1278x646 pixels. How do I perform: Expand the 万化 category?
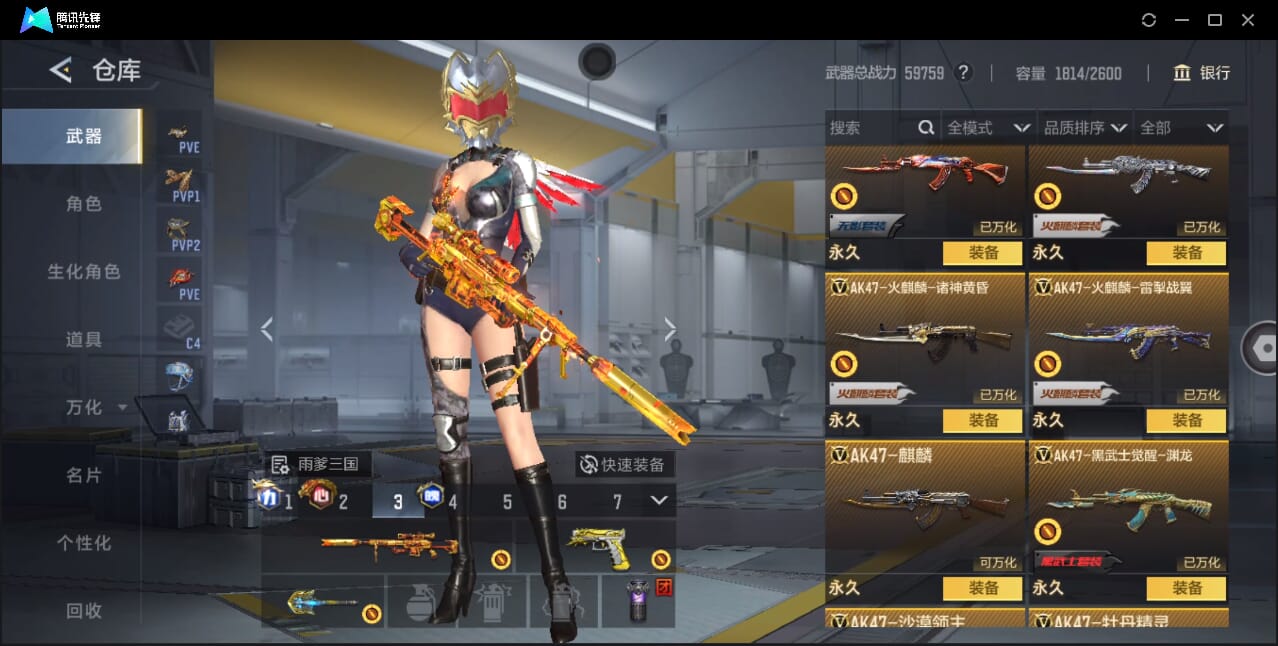tap(90, 408)
